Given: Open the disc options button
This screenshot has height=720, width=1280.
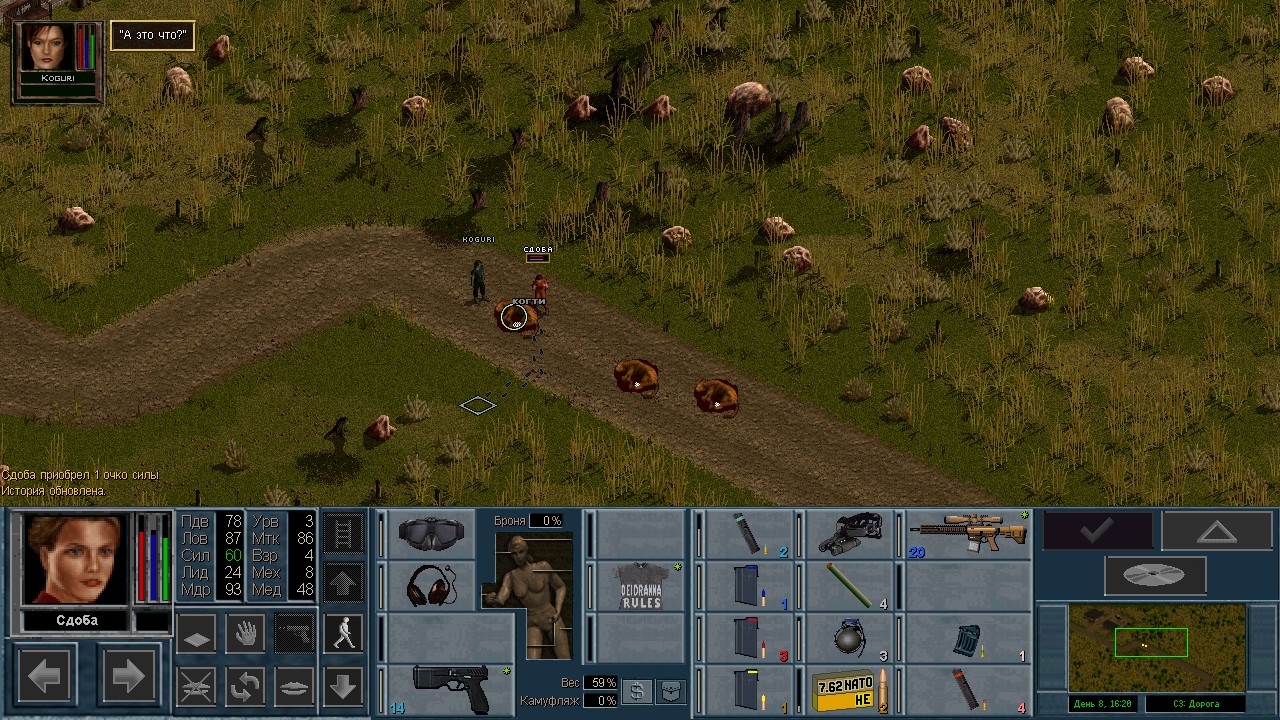Looking at the screenshot, I should point(1155,575).
